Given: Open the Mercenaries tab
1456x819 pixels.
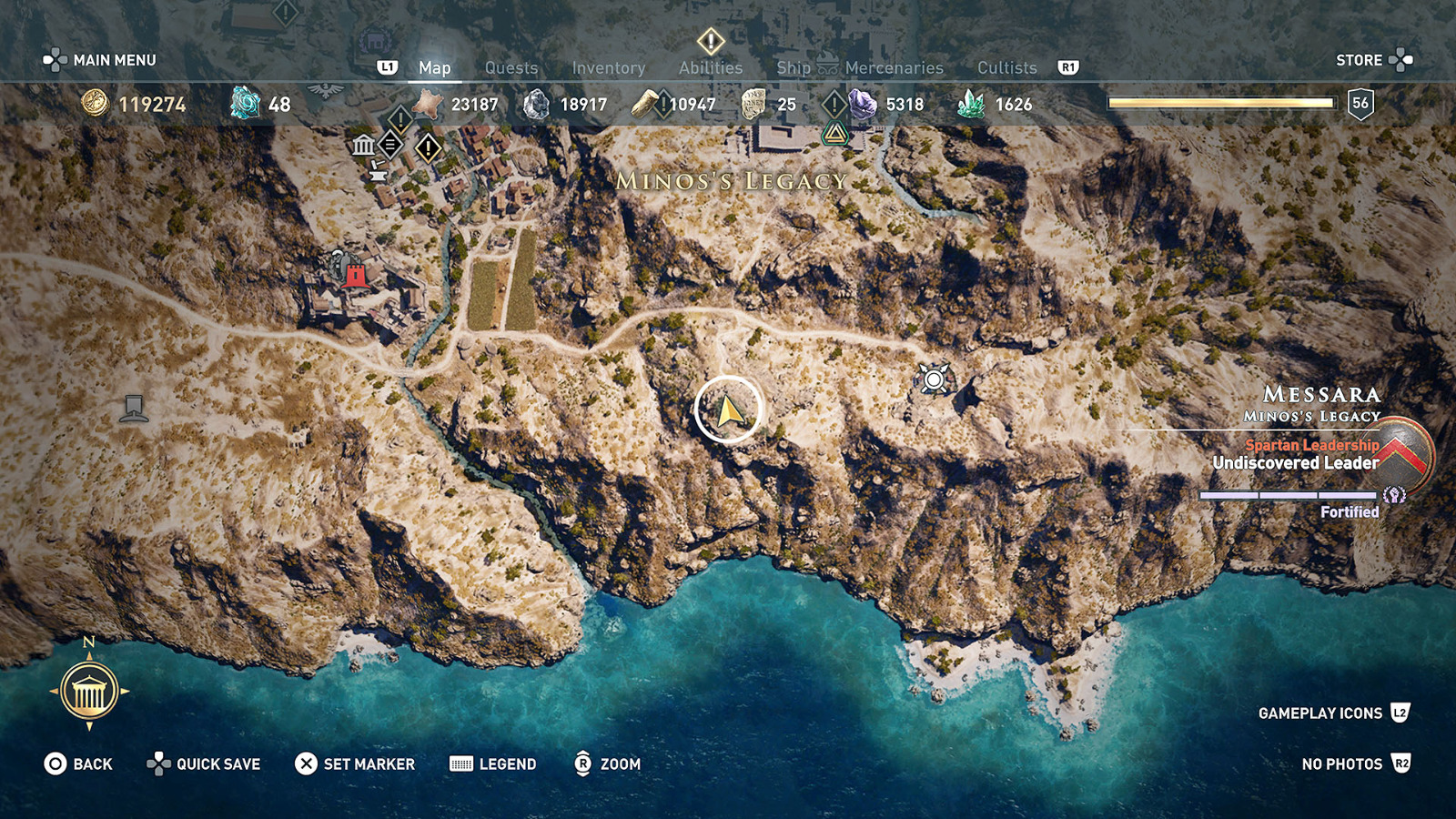Looking at the screenshot, I should (x=895, y=67).
